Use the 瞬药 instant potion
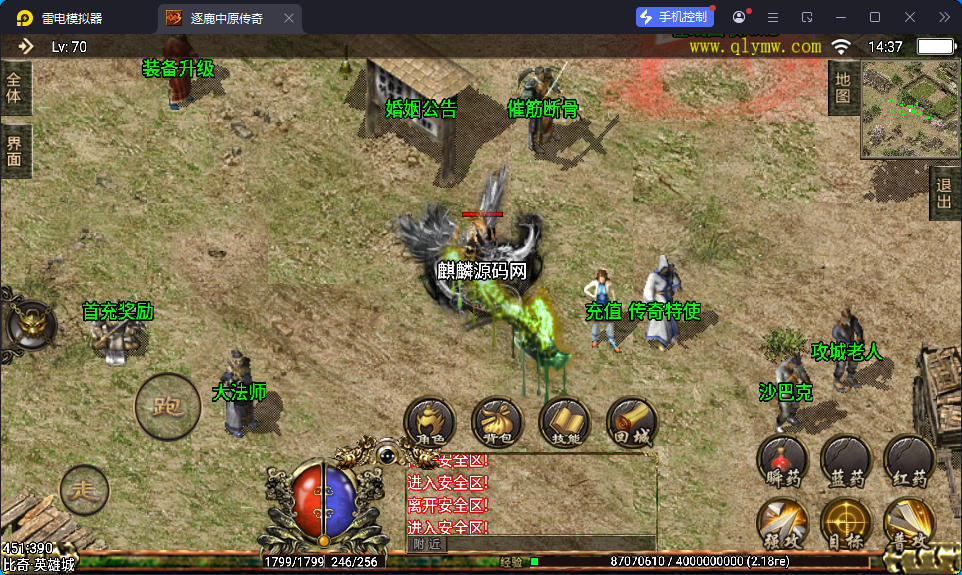 (x=782, y=461)
